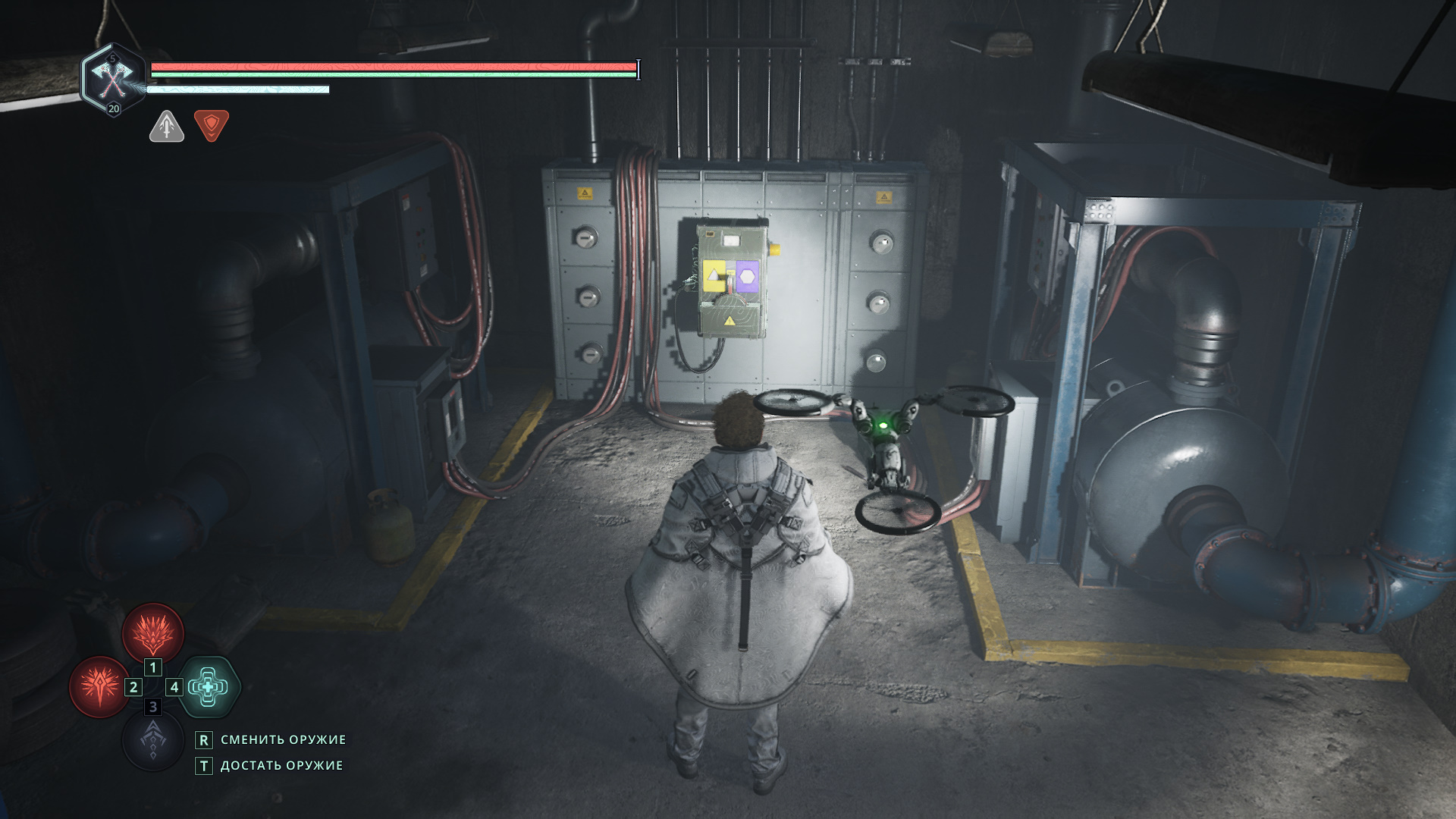Trigger the dimmed grey chevron ability

[x=153, y=740]
